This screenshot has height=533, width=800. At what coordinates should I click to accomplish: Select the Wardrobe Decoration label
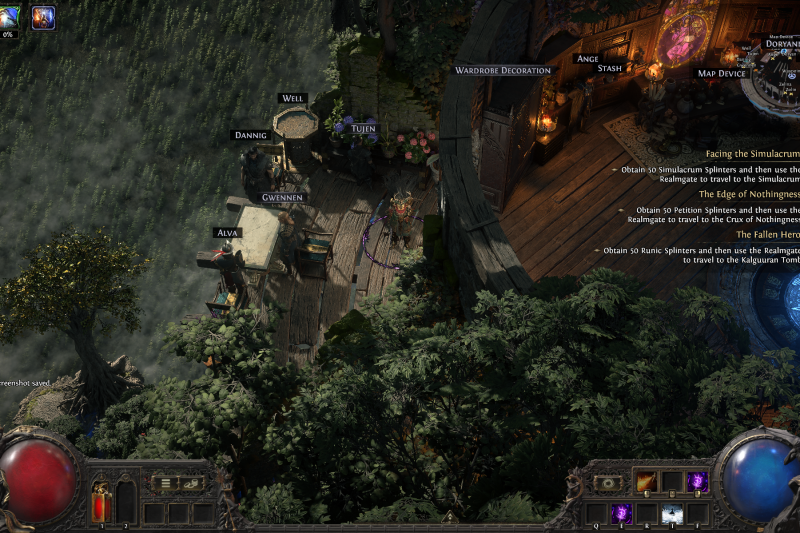pyautogui.click(x=503, y=70)
